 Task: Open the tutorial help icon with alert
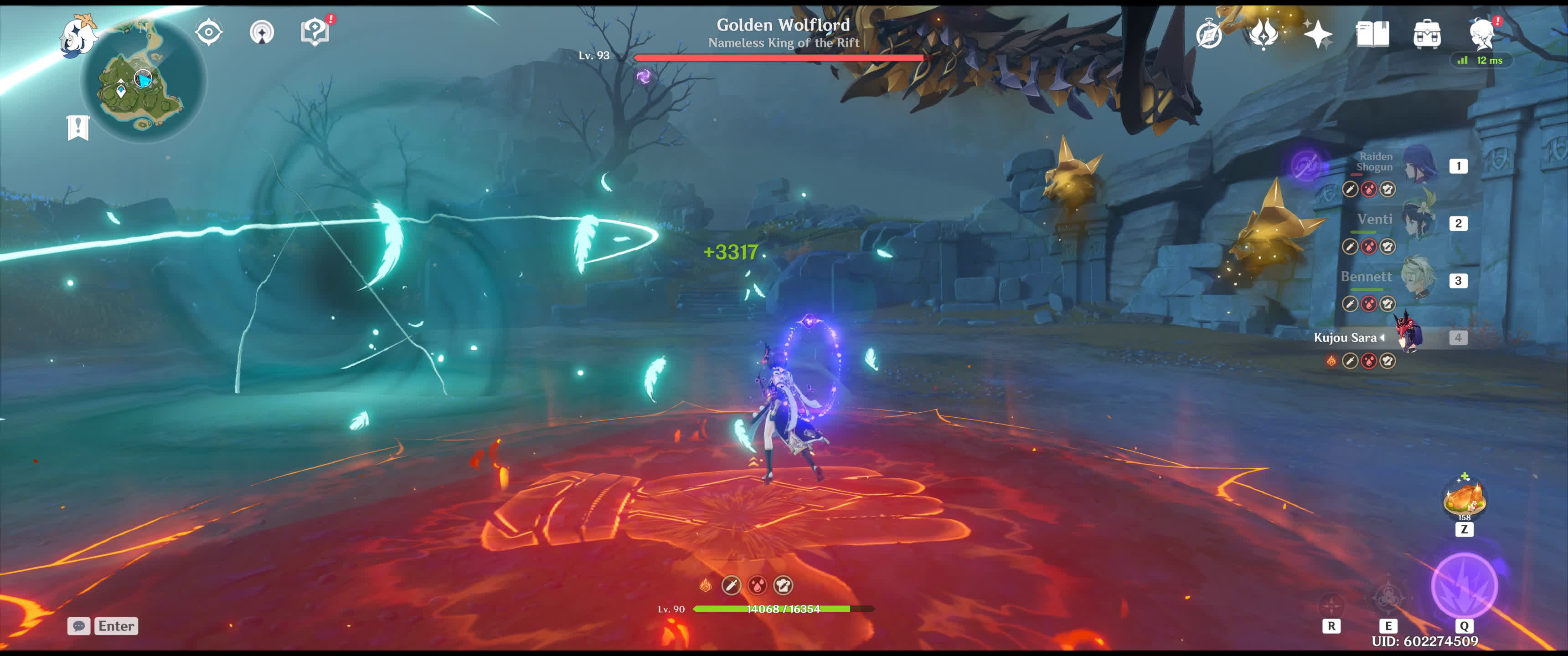pos(315,31)
